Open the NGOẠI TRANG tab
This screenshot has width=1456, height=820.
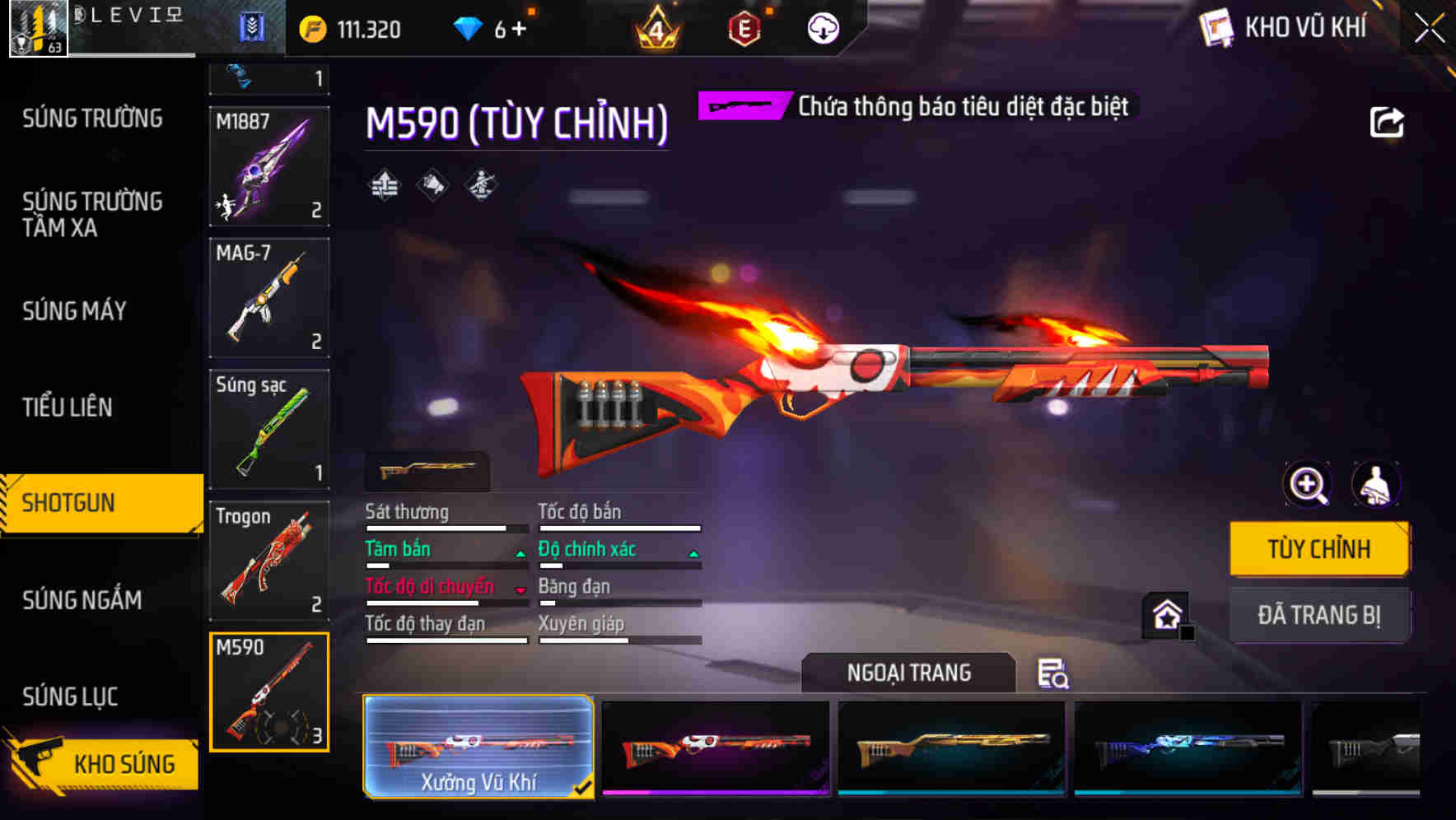click(908, 673)
